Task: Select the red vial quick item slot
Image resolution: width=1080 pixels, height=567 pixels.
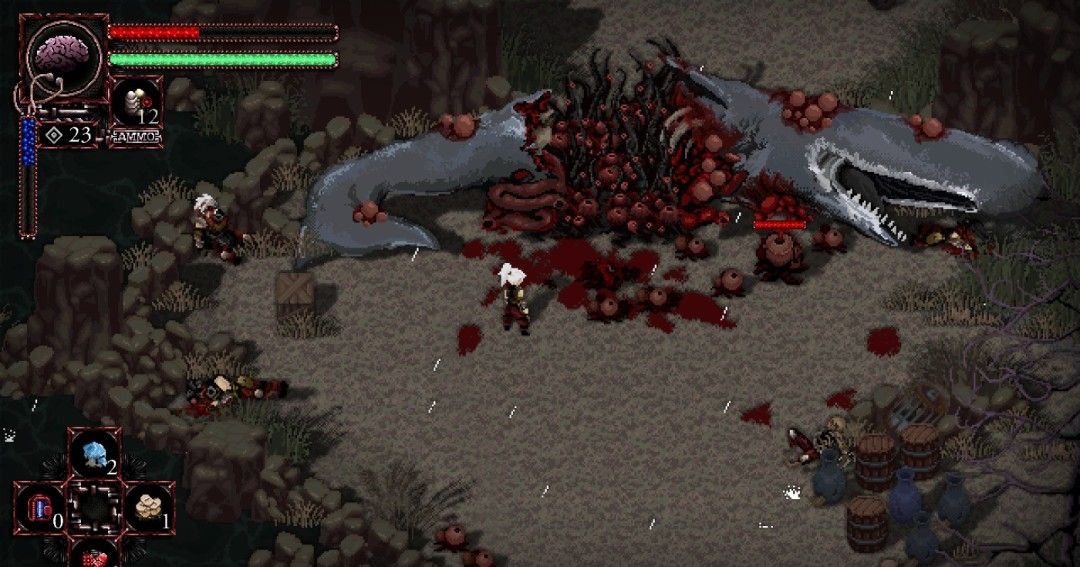Action: 40,507
